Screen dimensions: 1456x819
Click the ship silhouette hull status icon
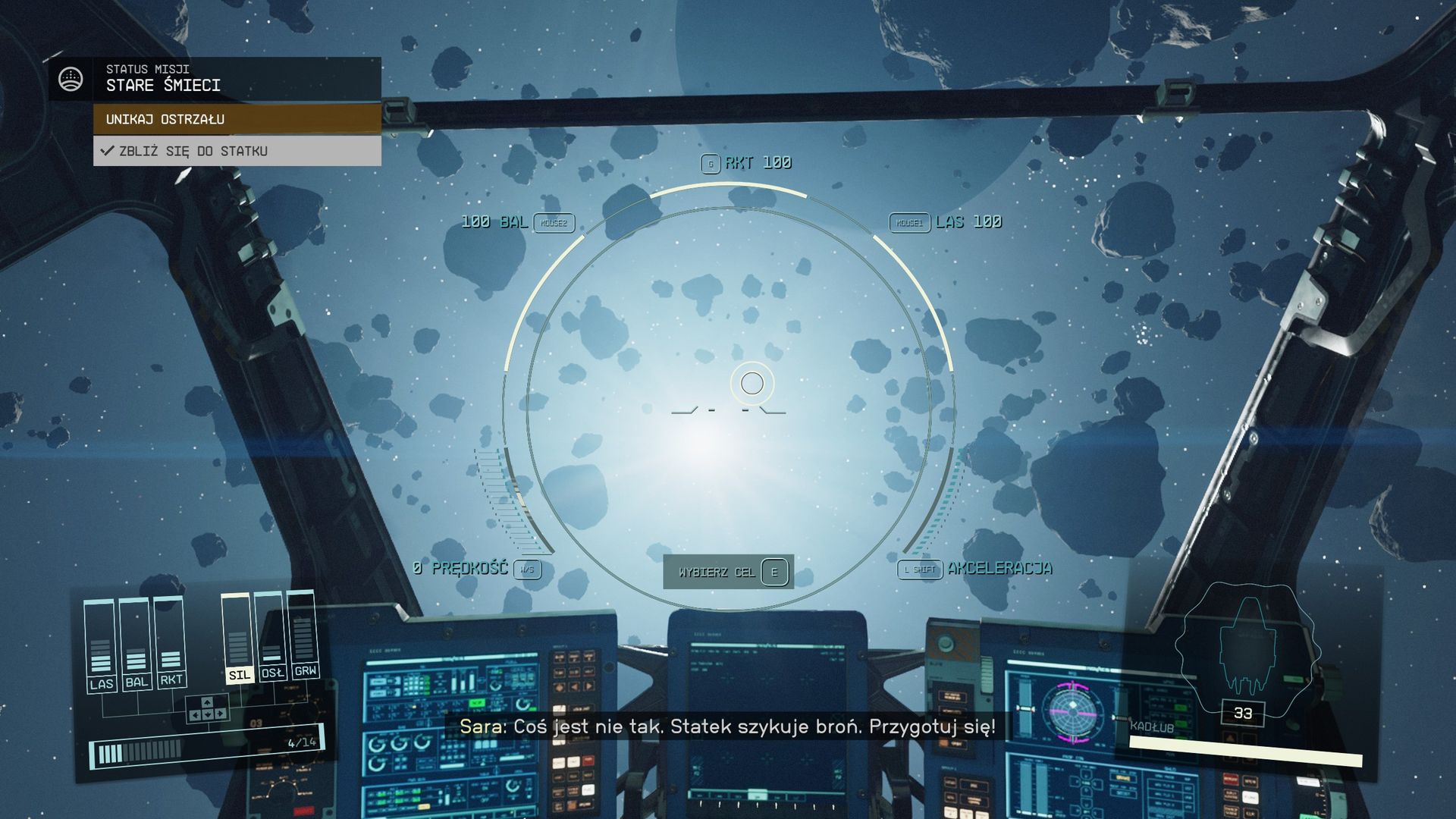coord(1247,648)
